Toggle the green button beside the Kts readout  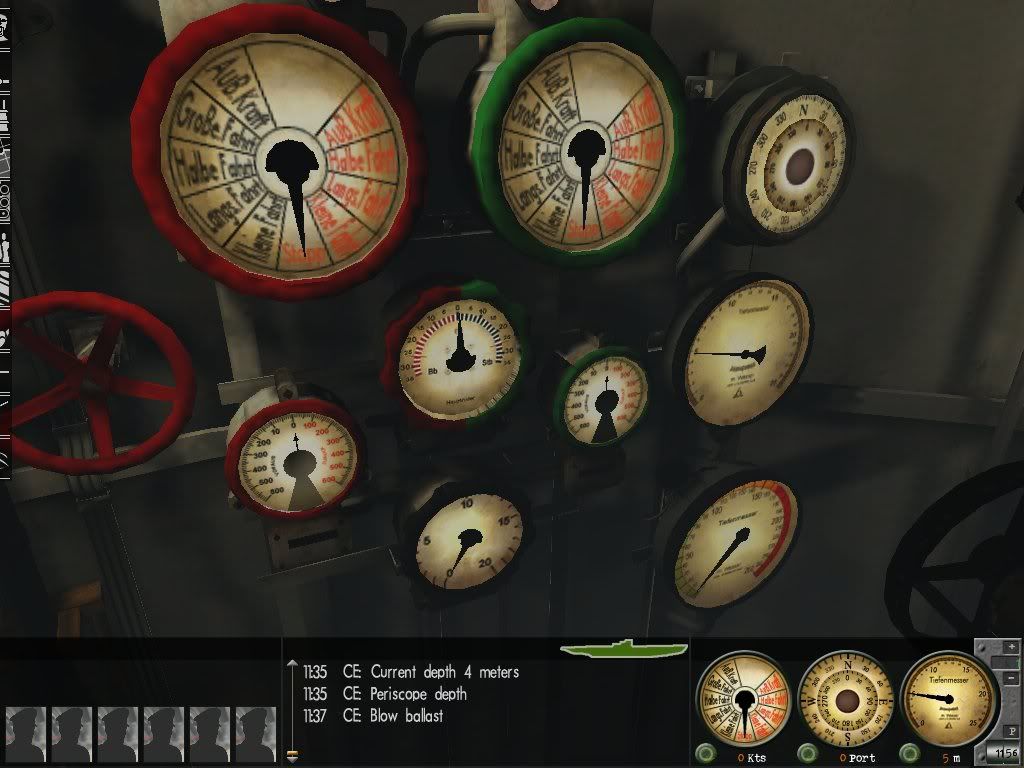click(x=707, y=753)
